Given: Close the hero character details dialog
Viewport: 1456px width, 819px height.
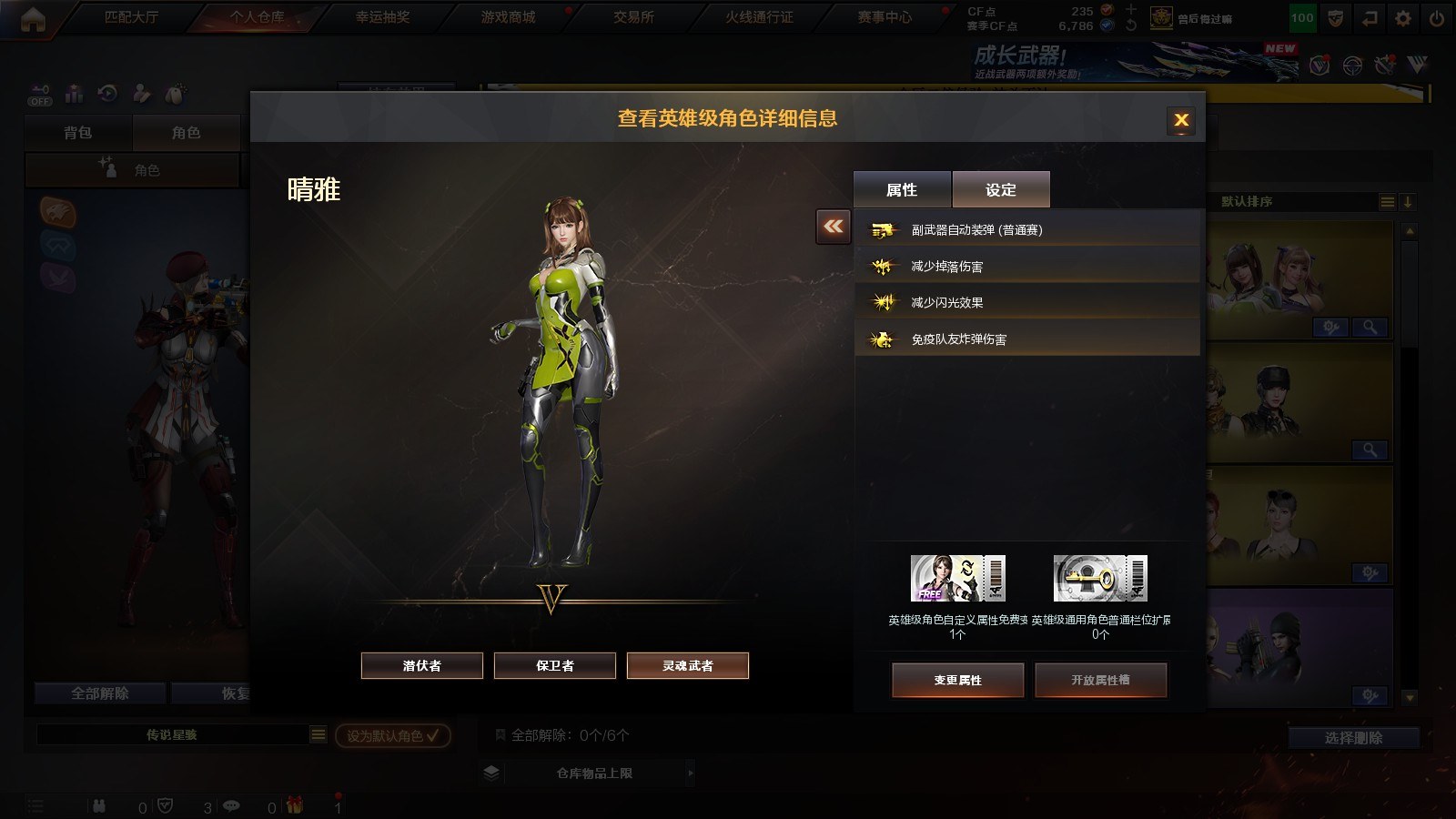Looking at the screenshot, I should coord(1181,120).
